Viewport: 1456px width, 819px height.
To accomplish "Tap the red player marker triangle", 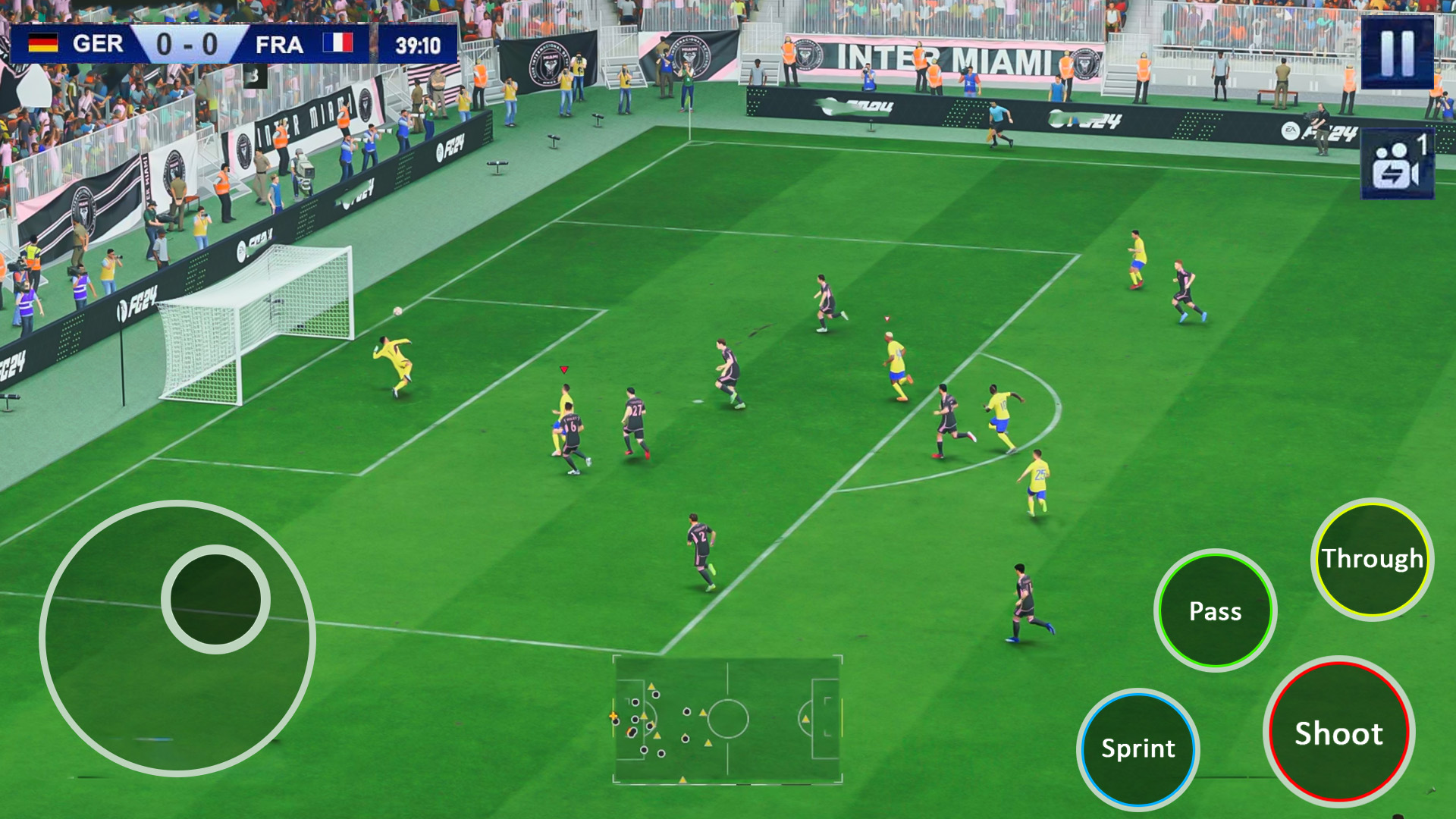I will pyautogui.click(x=563, y=370).
